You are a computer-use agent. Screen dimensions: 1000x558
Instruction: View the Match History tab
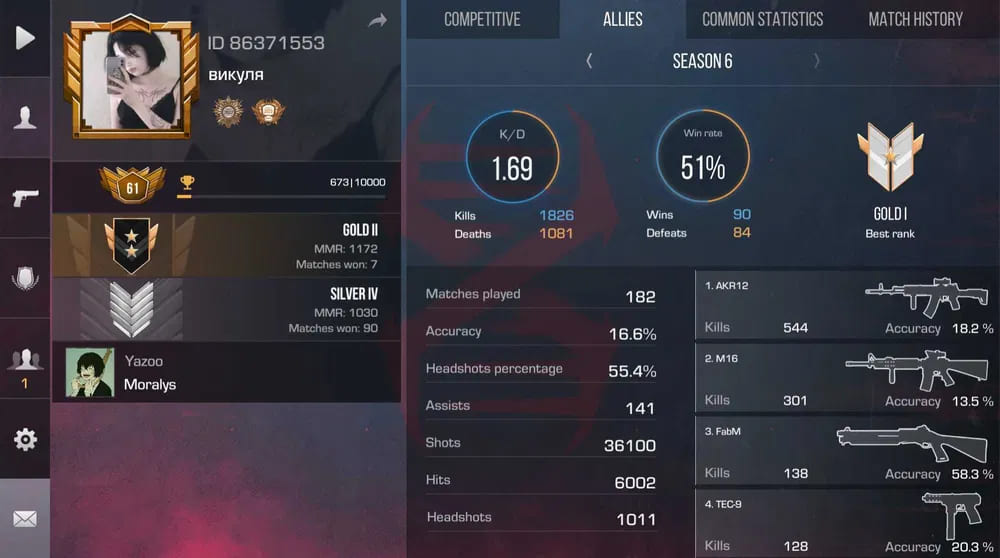[x=915, y=19]
